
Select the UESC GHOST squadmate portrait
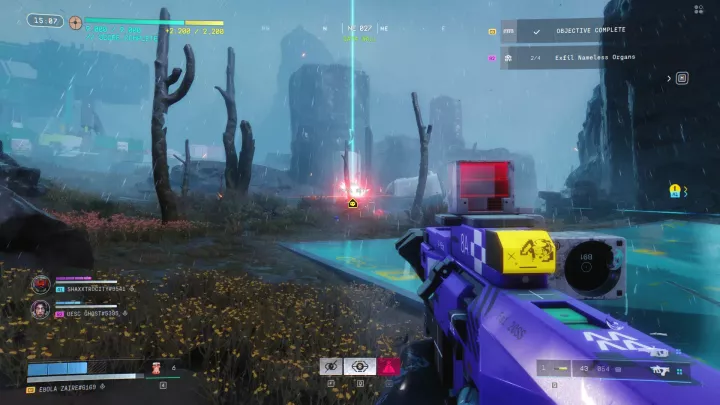tap(40, 309)
